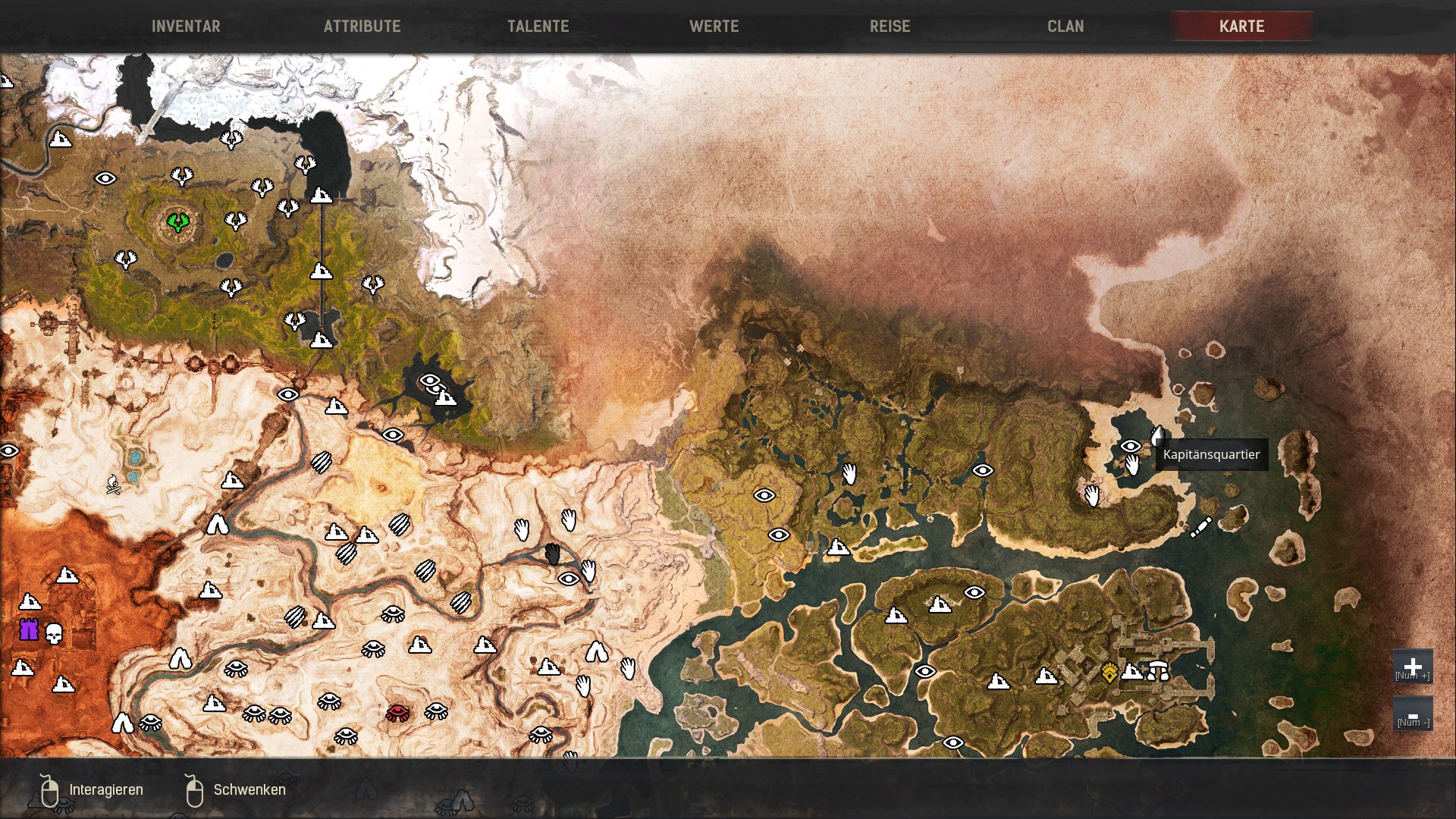Select the yellow diamond map marker
The image size is (1456, 819).
(1109, 673)
